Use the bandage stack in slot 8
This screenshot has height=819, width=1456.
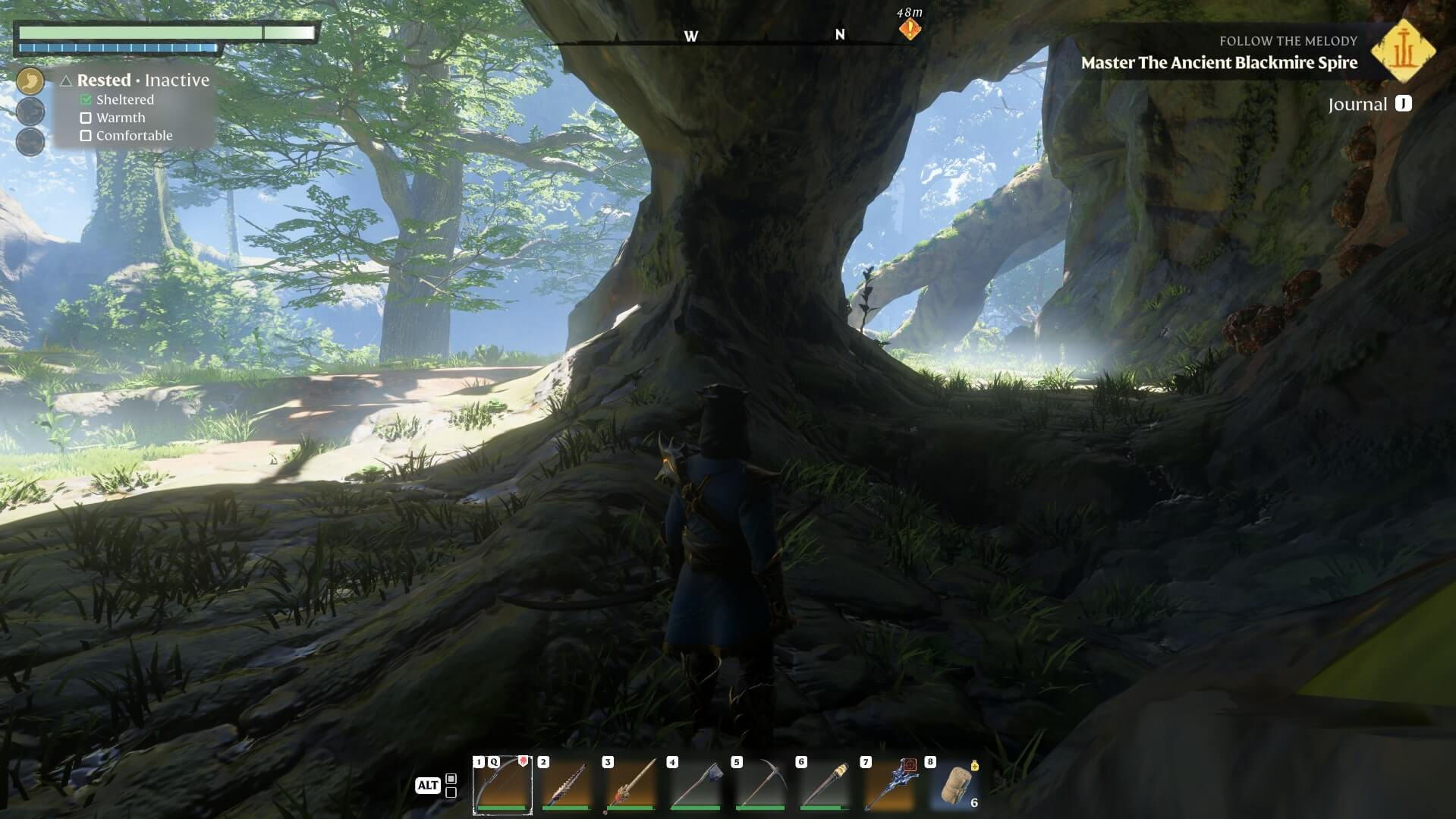954,785
